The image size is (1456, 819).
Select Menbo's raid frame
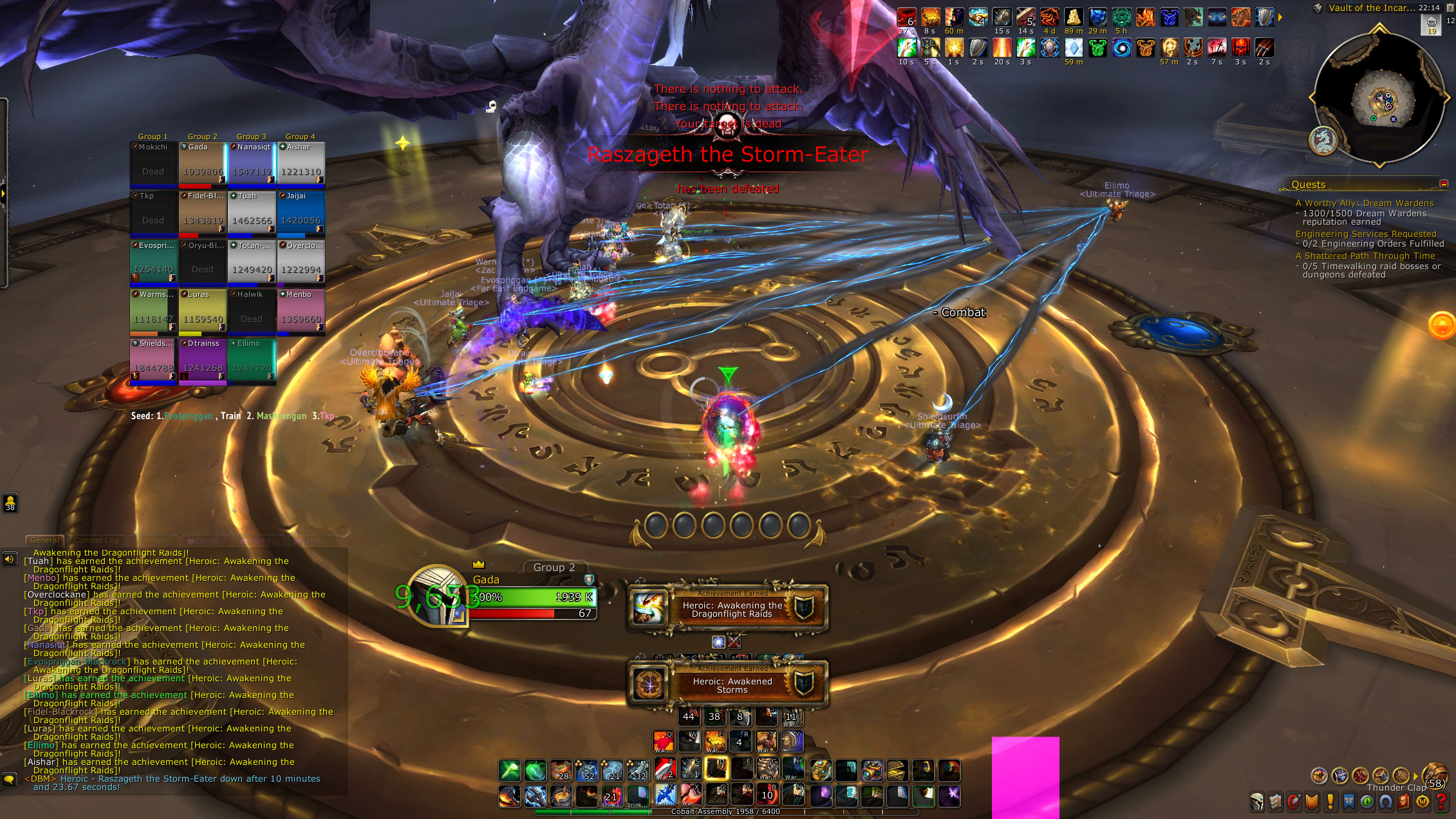pyautogui.click(x=301, y=311)
